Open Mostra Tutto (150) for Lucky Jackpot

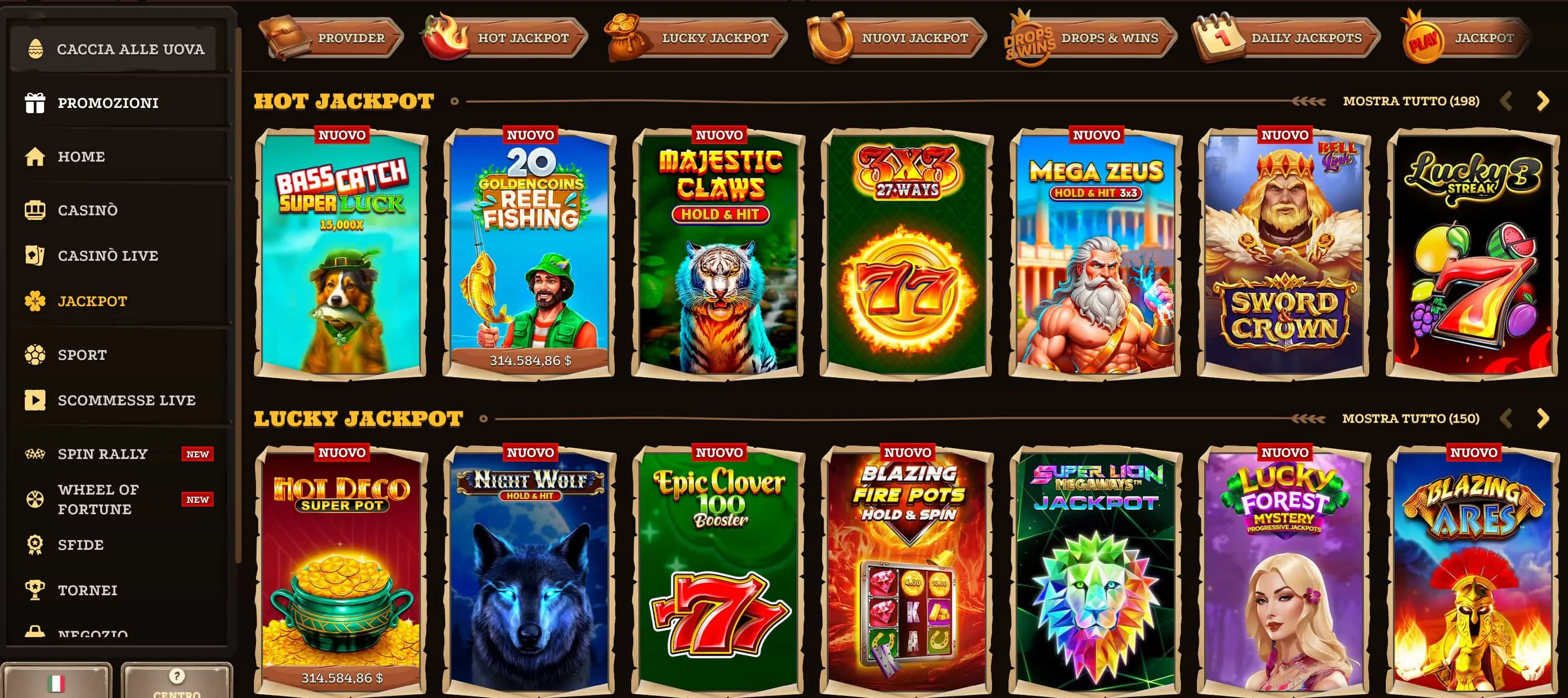(1411, 418)
